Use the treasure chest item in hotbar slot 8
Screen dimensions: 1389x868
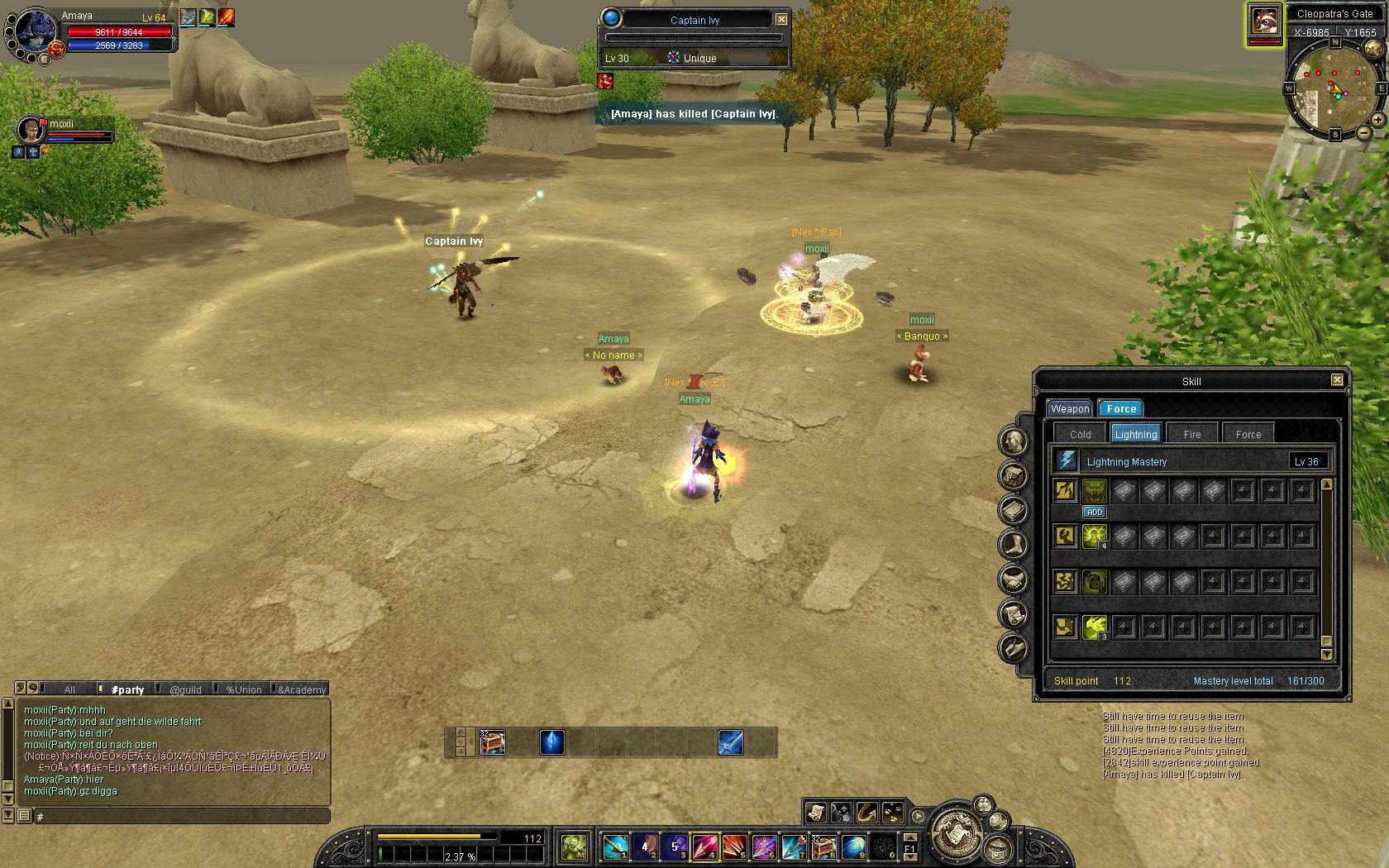click(823, 847)
